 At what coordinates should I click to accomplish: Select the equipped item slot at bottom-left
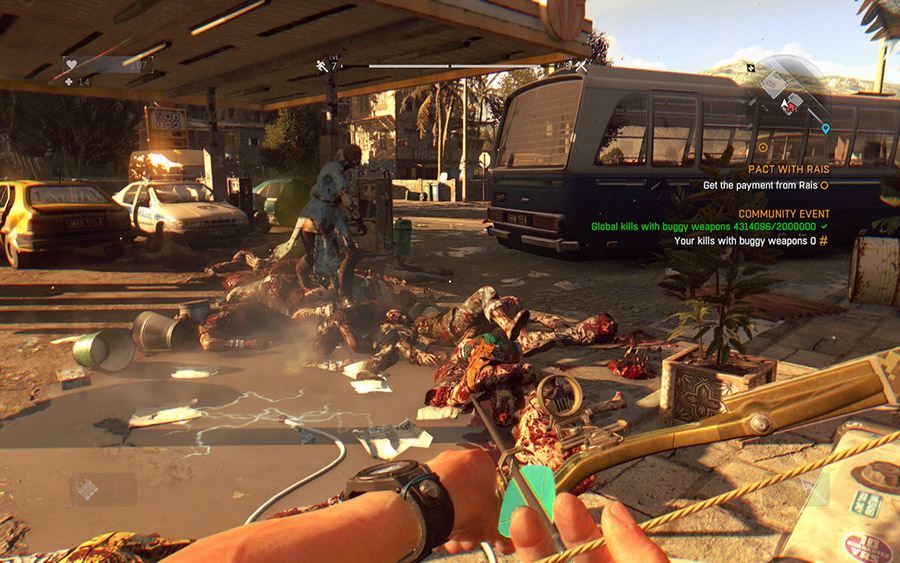tap(103, 489)
